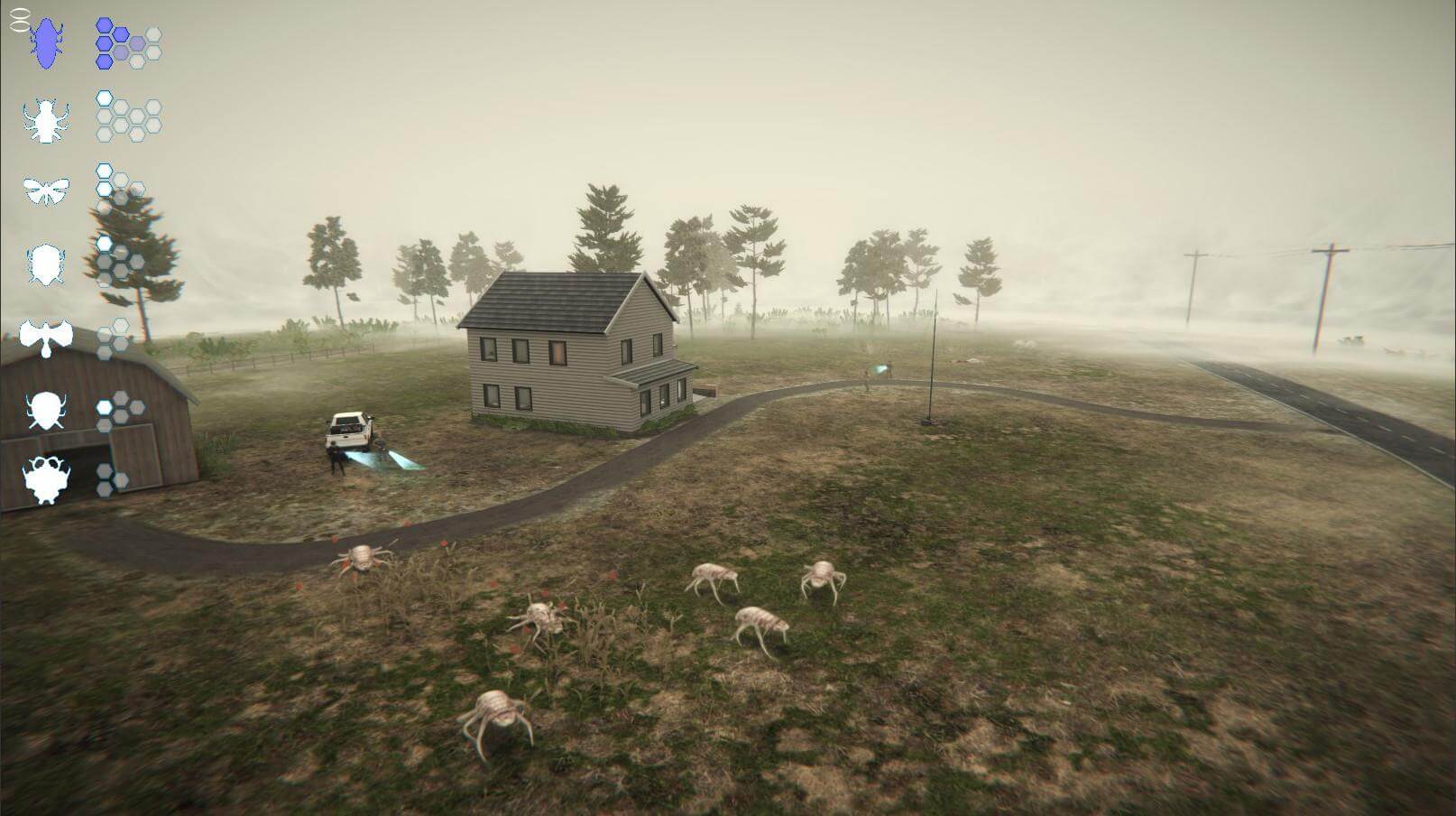Image resolution: width=1456 pixels, height=816 pixels.
Task: Select the white moth creature icon
Action: (x=45, y=190)
